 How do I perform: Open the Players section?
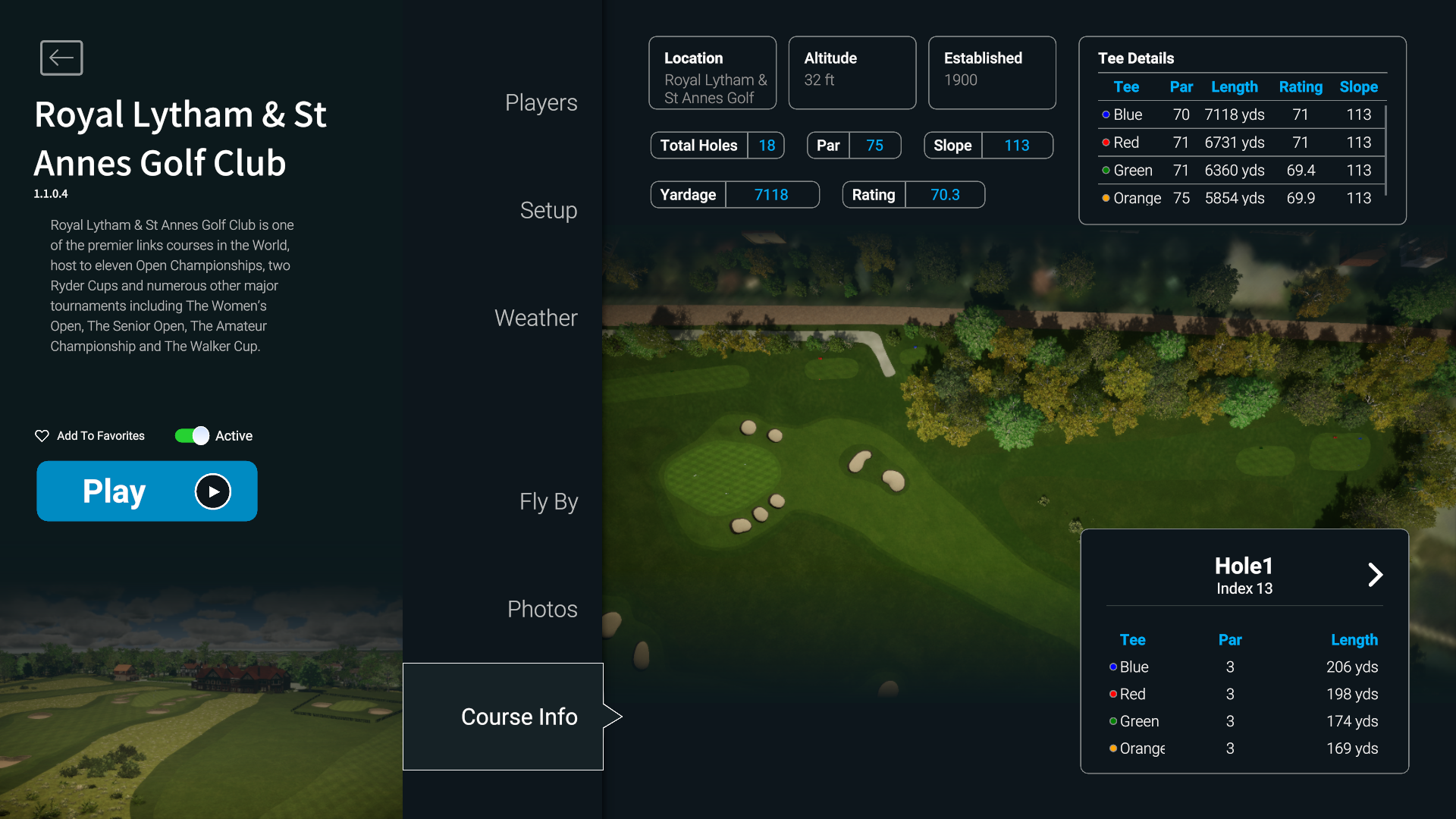click(x=541, y=102)
